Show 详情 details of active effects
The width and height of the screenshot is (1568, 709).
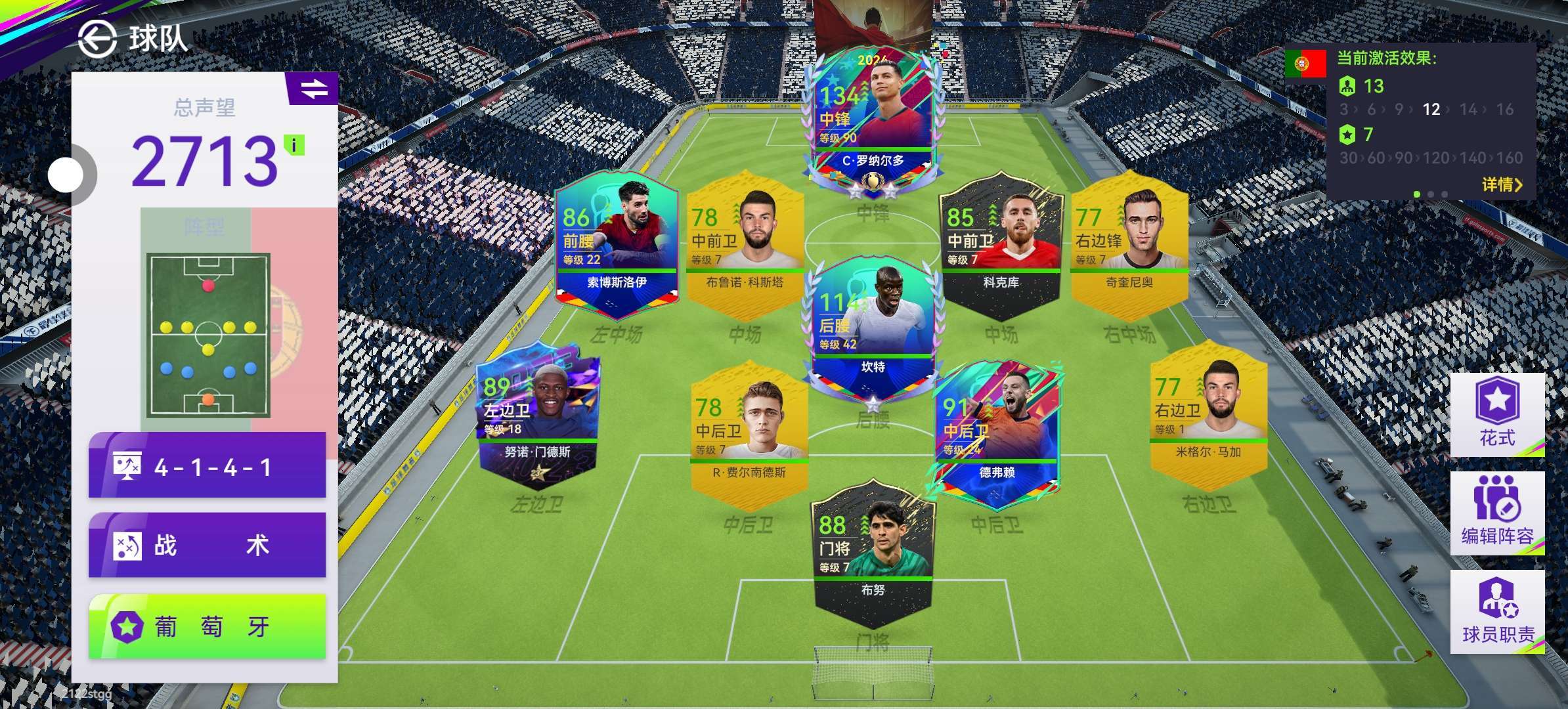coord(1501,185)
